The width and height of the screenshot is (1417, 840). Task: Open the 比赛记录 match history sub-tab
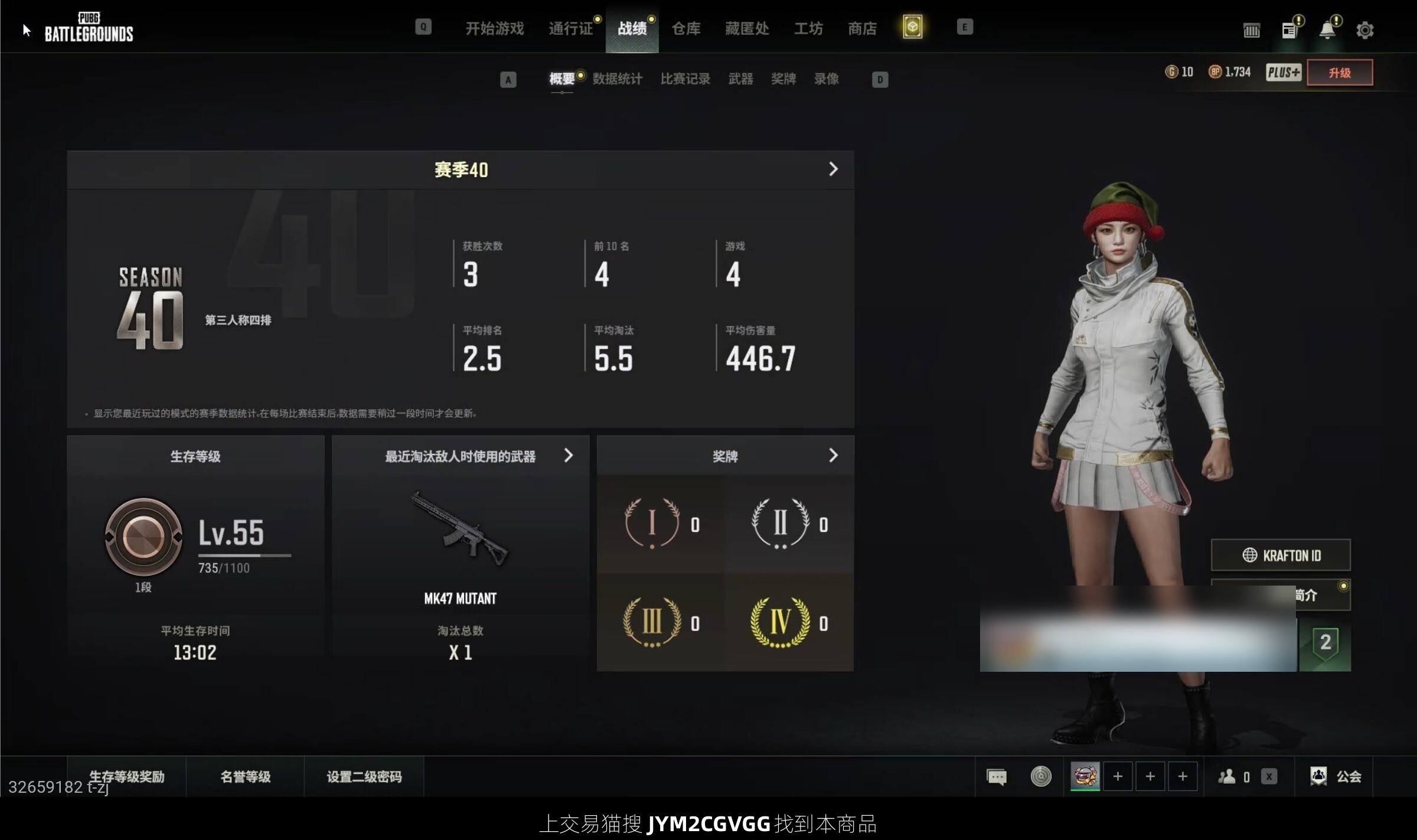click(x=685, y=79)
